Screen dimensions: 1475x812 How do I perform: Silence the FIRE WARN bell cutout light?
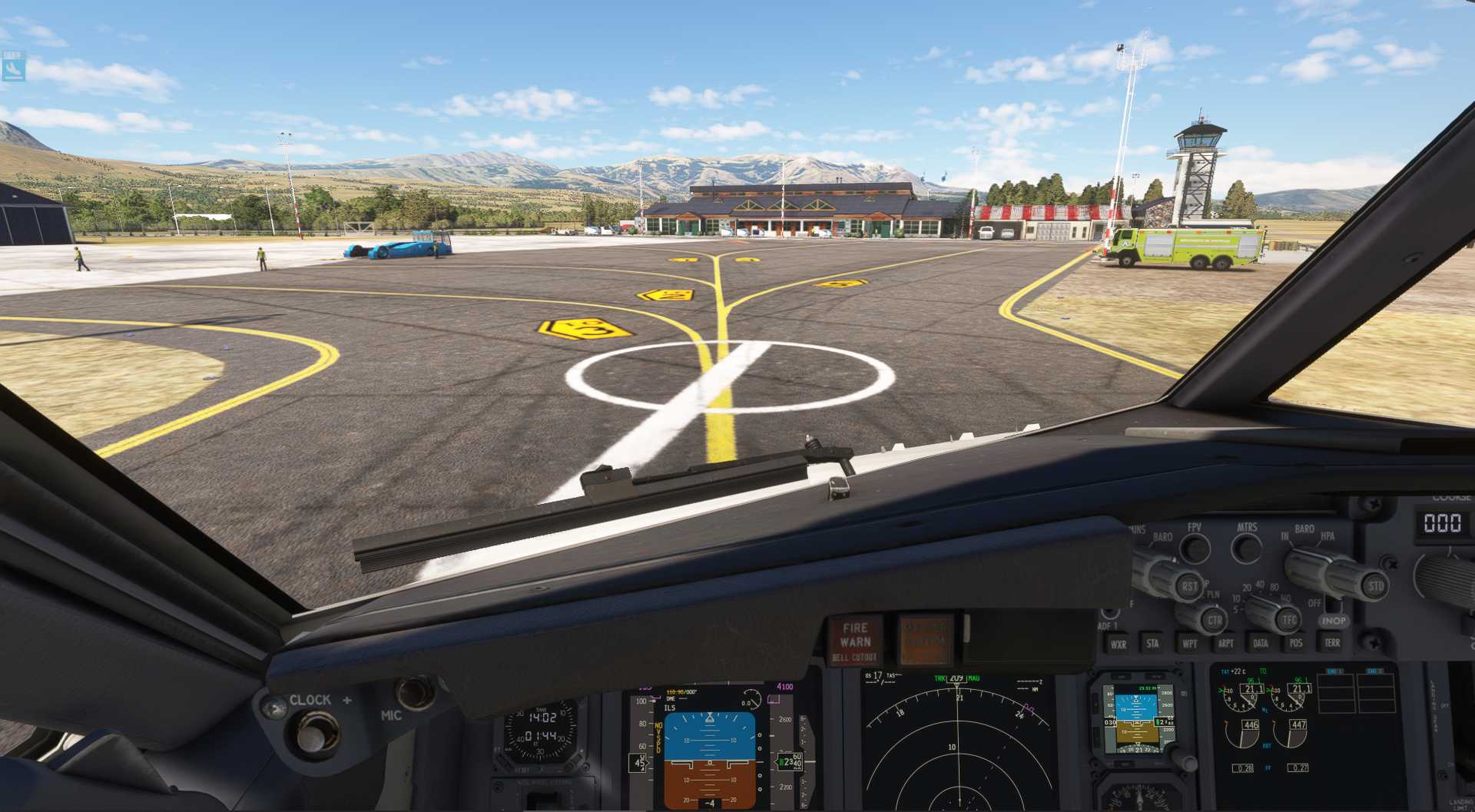(x=855, y=641)
